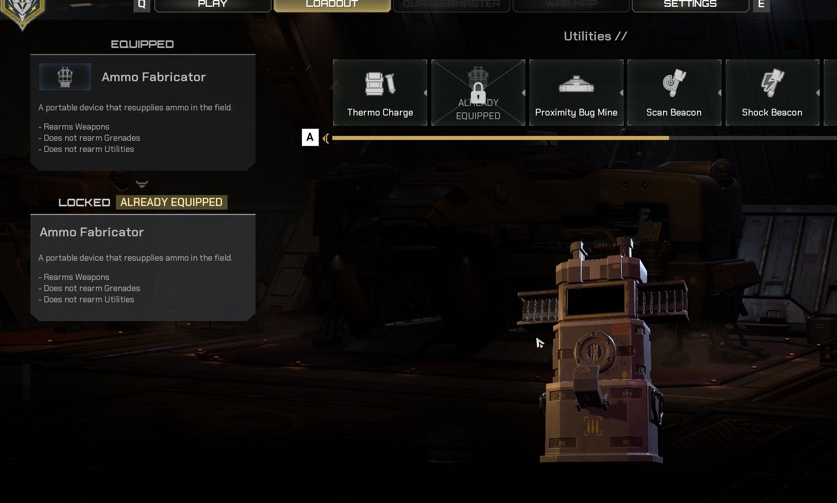Open the Loadout tab
The image size is (837, 503).
click(332, 5)
